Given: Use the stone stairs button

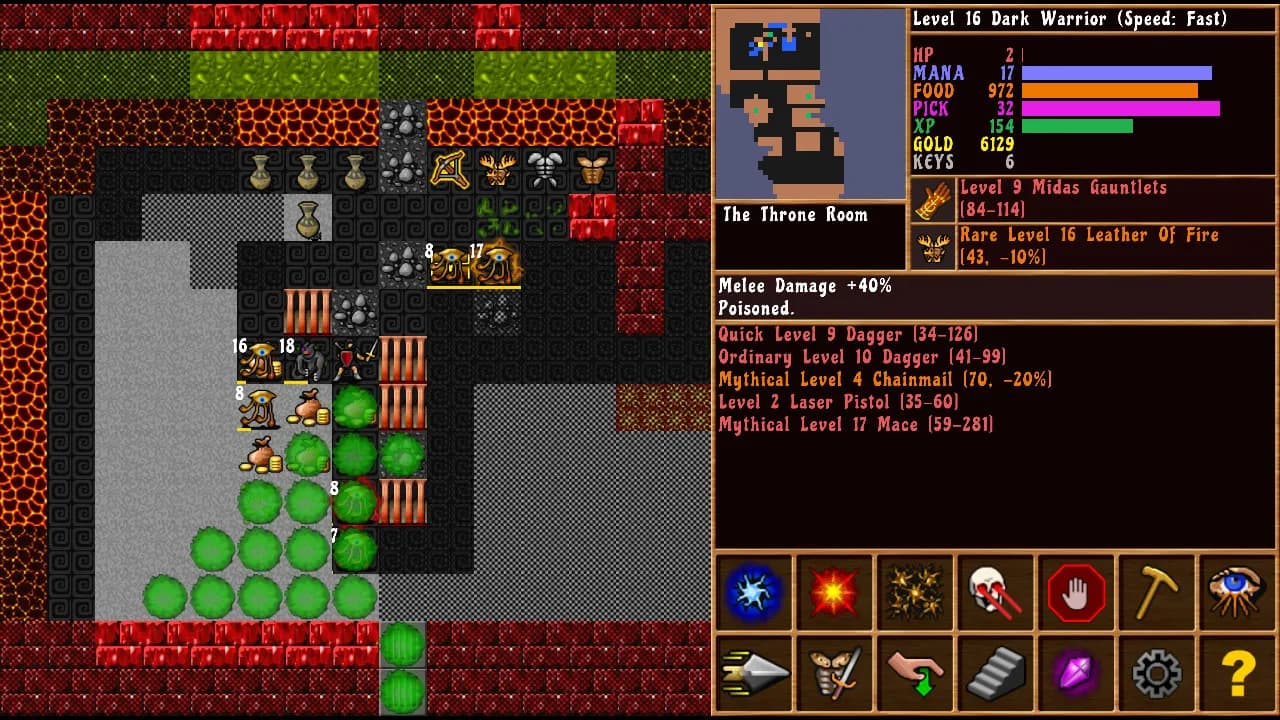Looking at the screenshot, I should pyautogui.click(x=996, y=674).
